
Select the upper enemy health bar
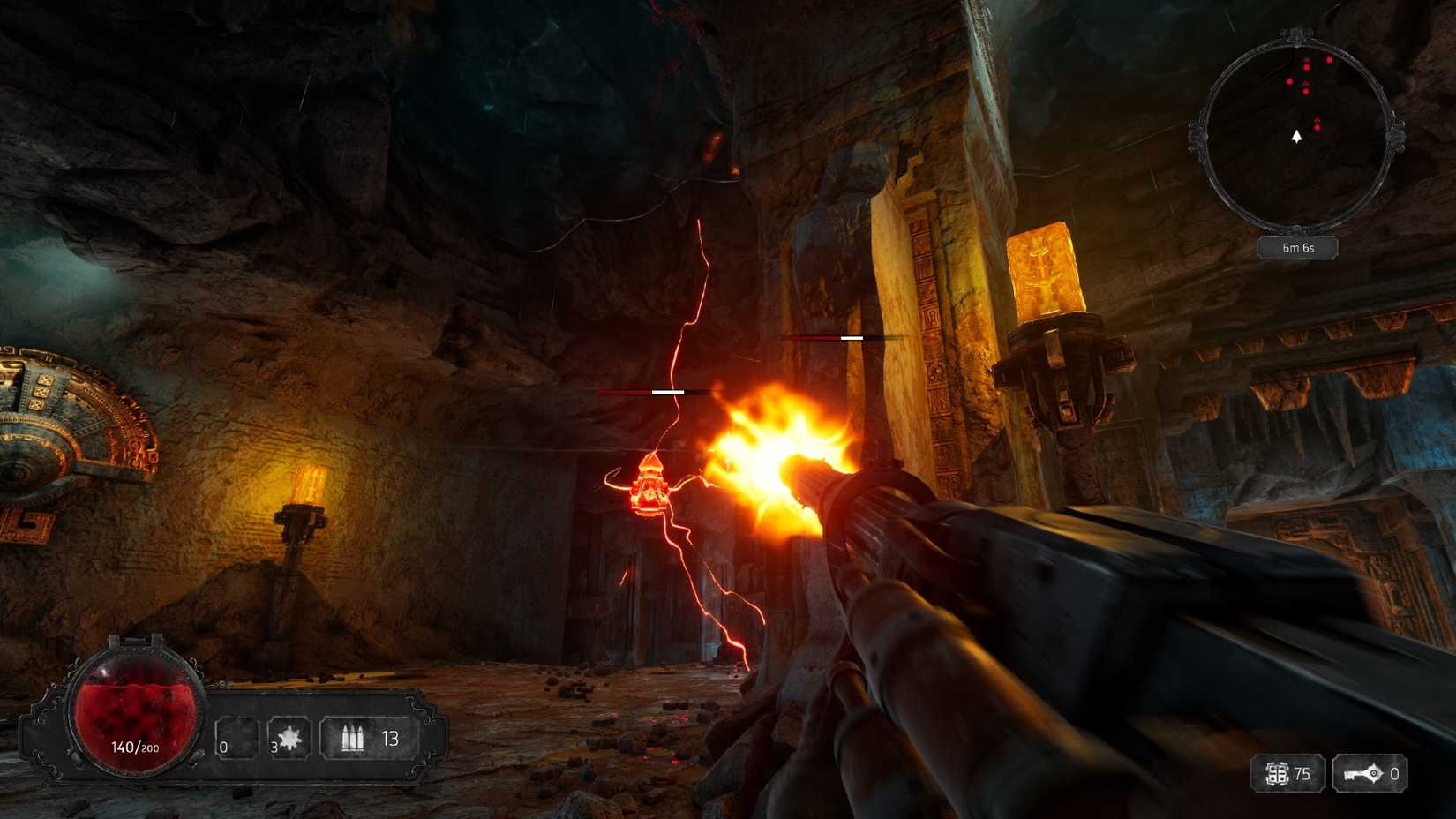coord(845,336)
